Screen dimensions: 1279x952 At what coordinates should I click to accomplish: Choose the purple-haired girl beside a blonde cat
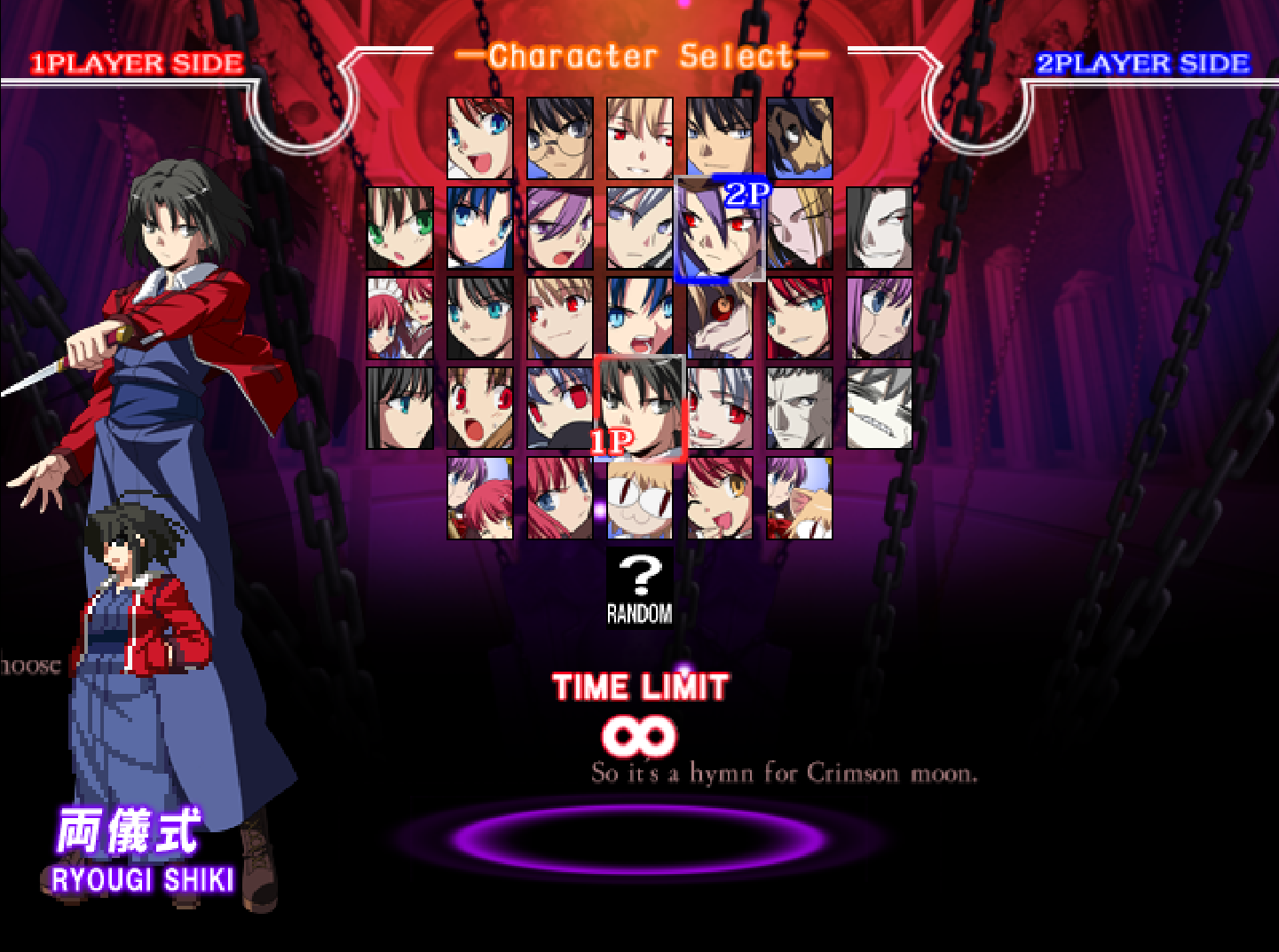coord(799,498)
